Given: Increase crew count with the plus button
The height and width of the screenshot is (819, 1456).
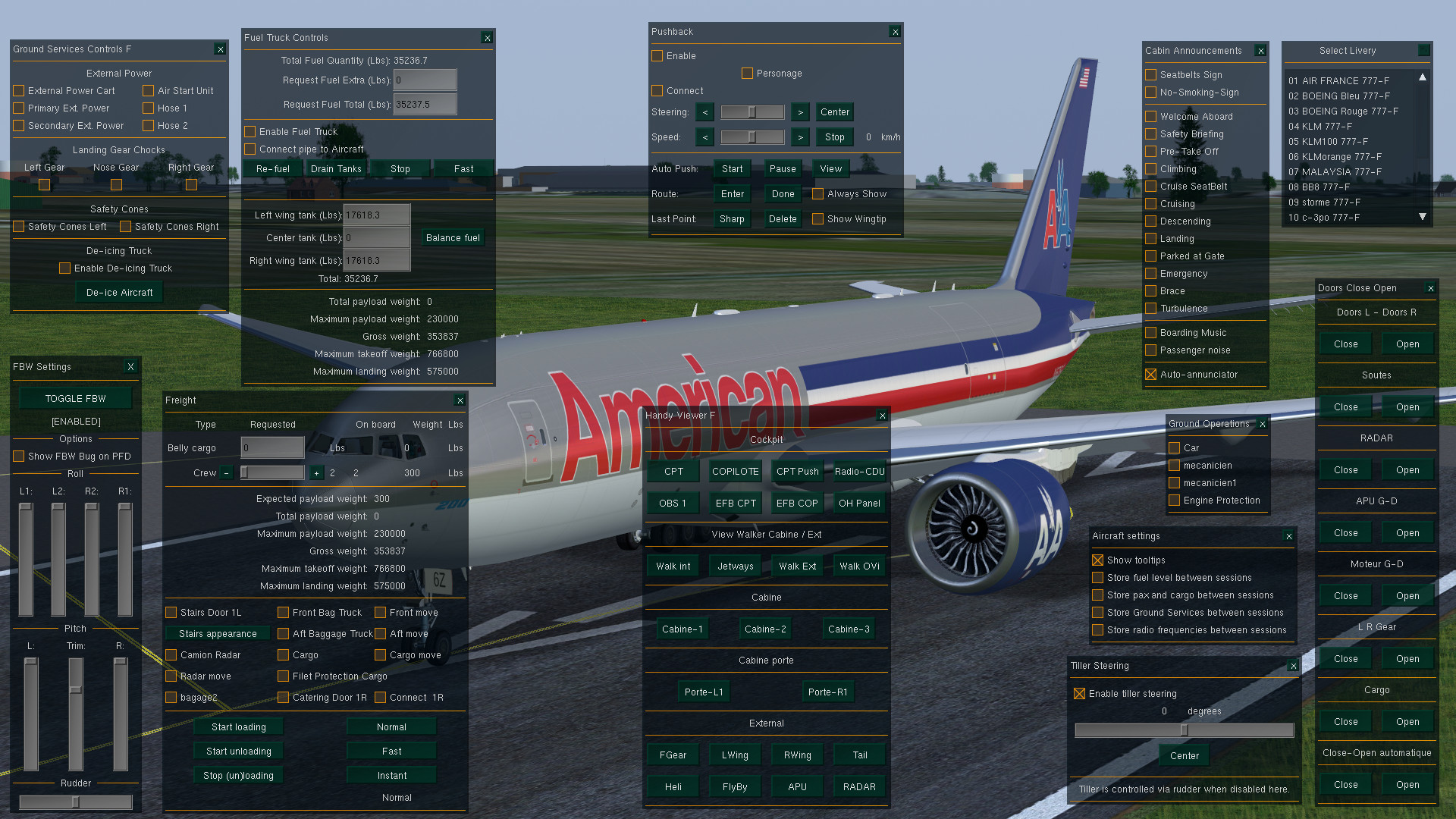Looking at the screenshot, I should pyautogui.click(x=316, y=473).
